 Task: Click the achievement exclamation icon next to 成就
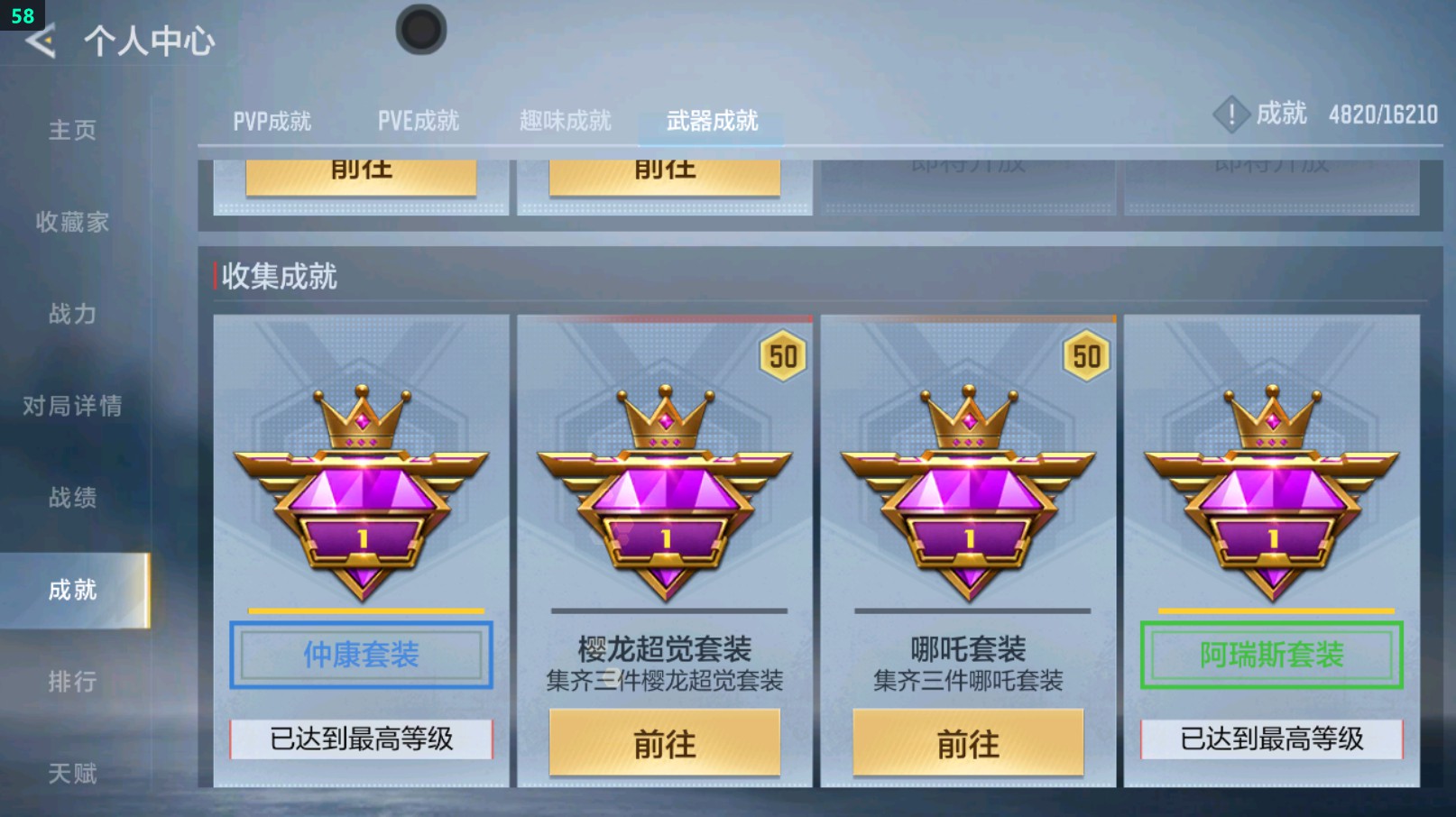[x=1232, y=115]
